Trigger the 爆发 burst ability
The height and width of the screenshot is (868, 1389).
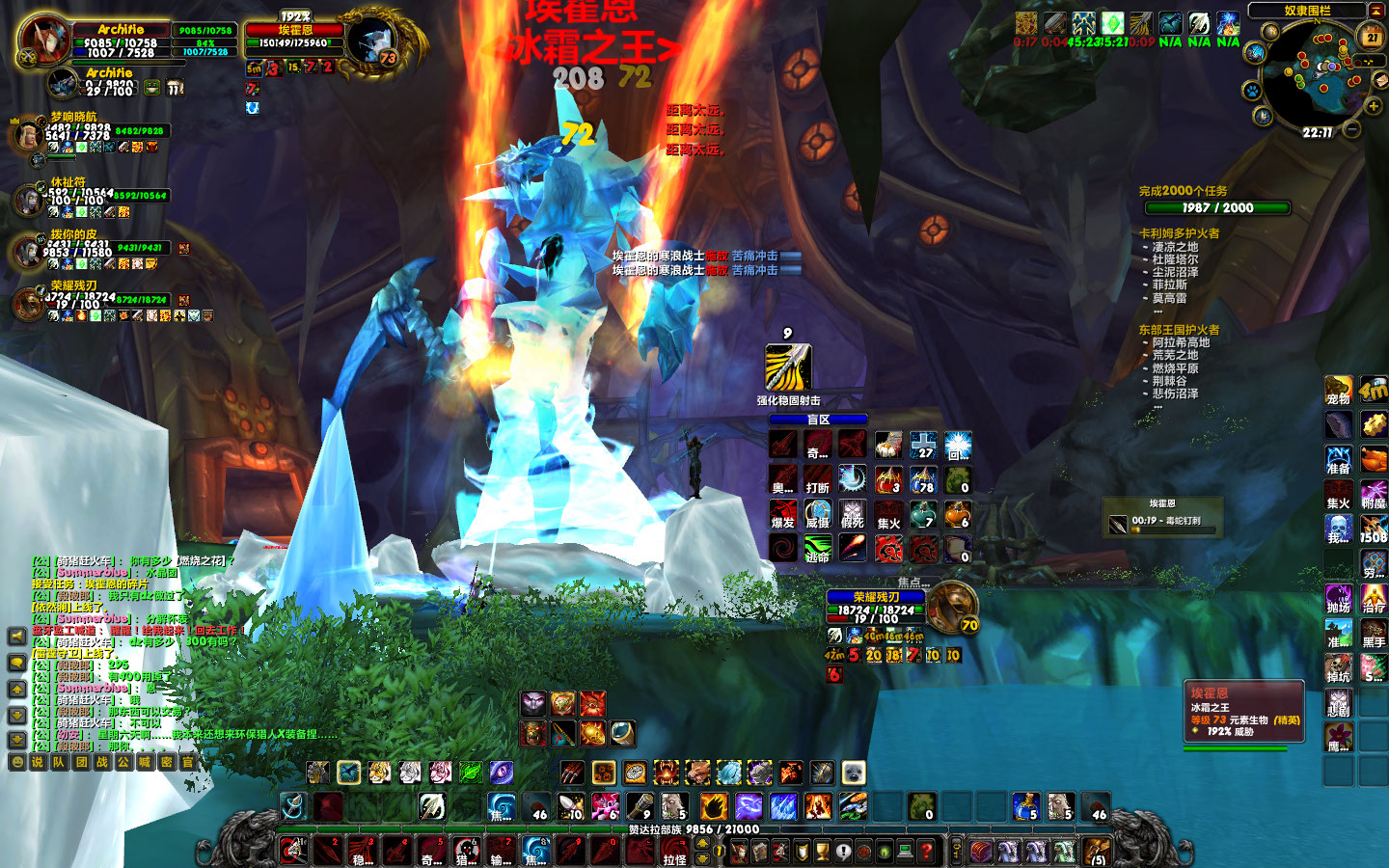pyautogui.click(x=783, y=514)
